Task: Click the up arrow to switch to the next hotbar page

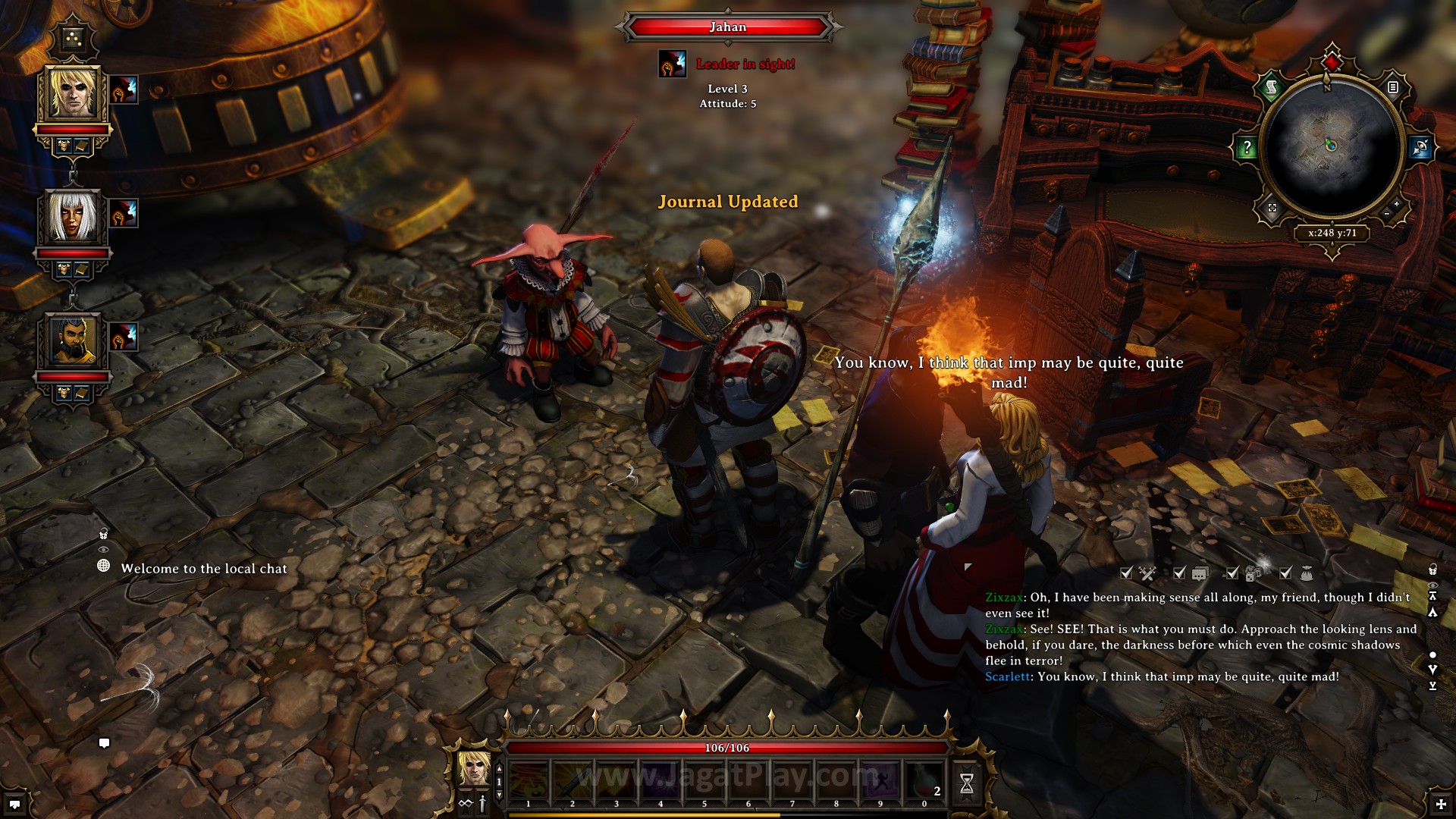Action: 499,767
